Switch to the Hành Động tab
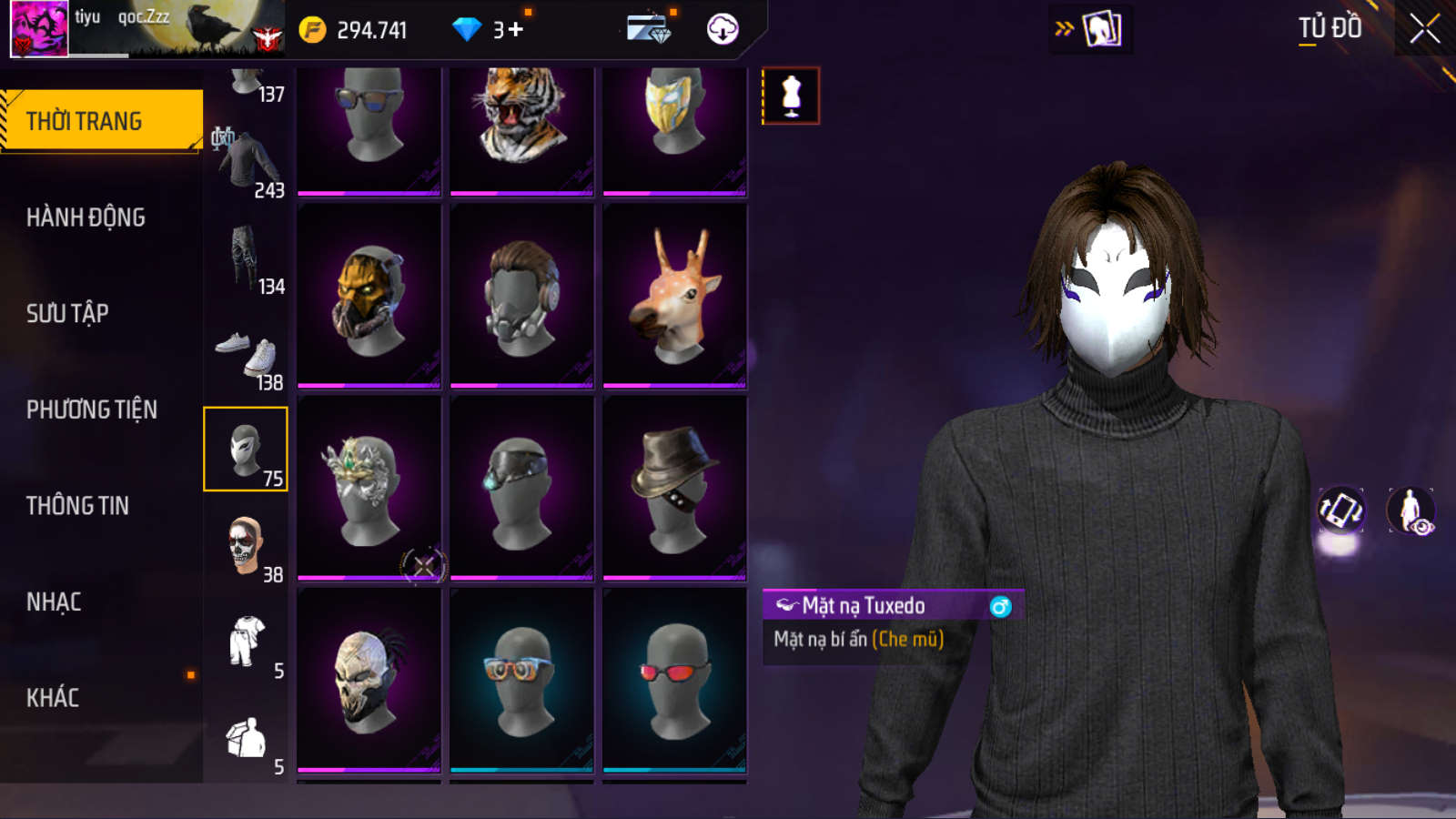The height and width of the screenshot is (819, 1456). pyautogui.click(x=86, y=217)
